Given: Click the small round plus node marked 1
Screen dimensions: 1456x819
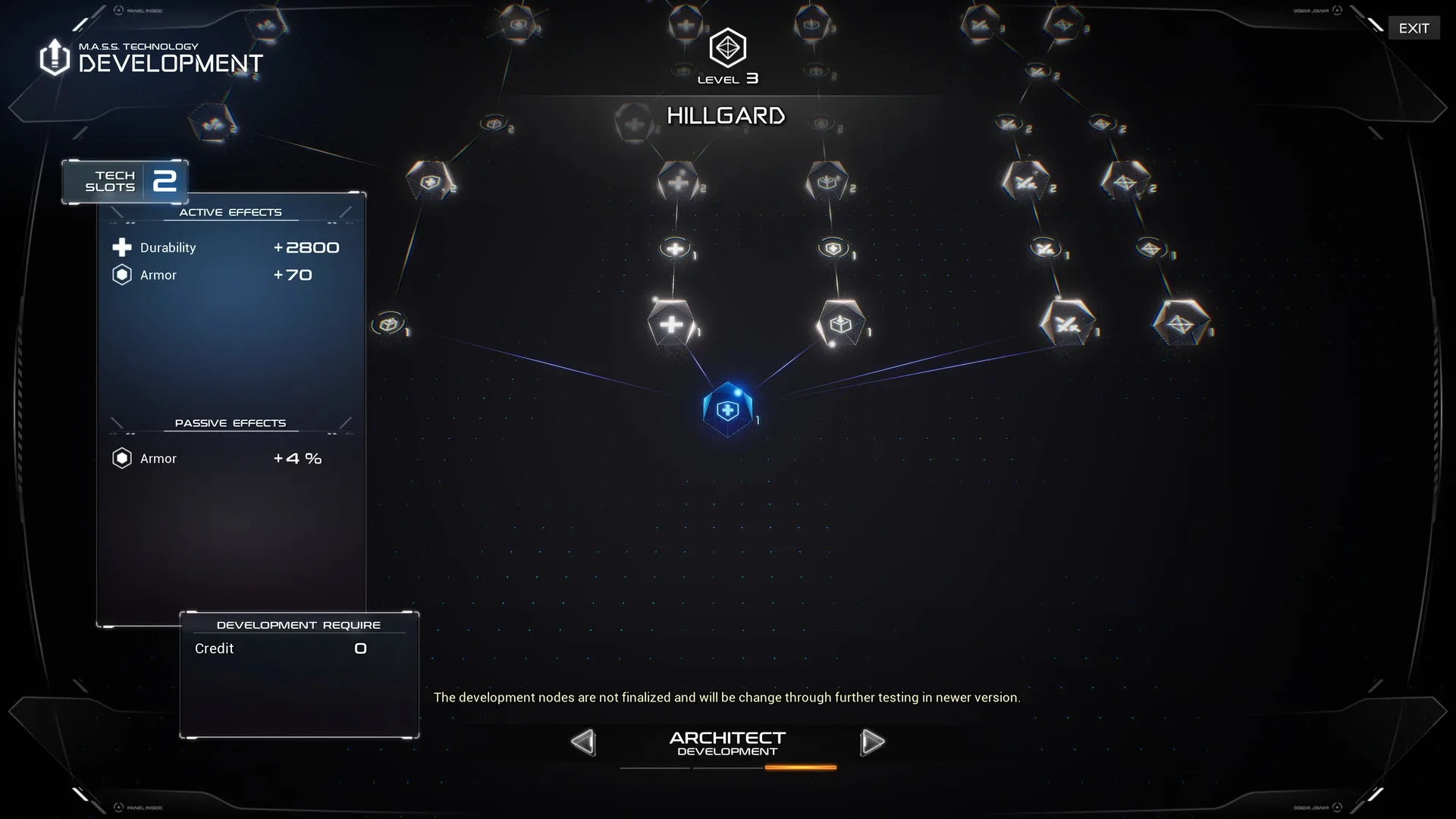Looking at the screenshot, I should tap(675, 248).
